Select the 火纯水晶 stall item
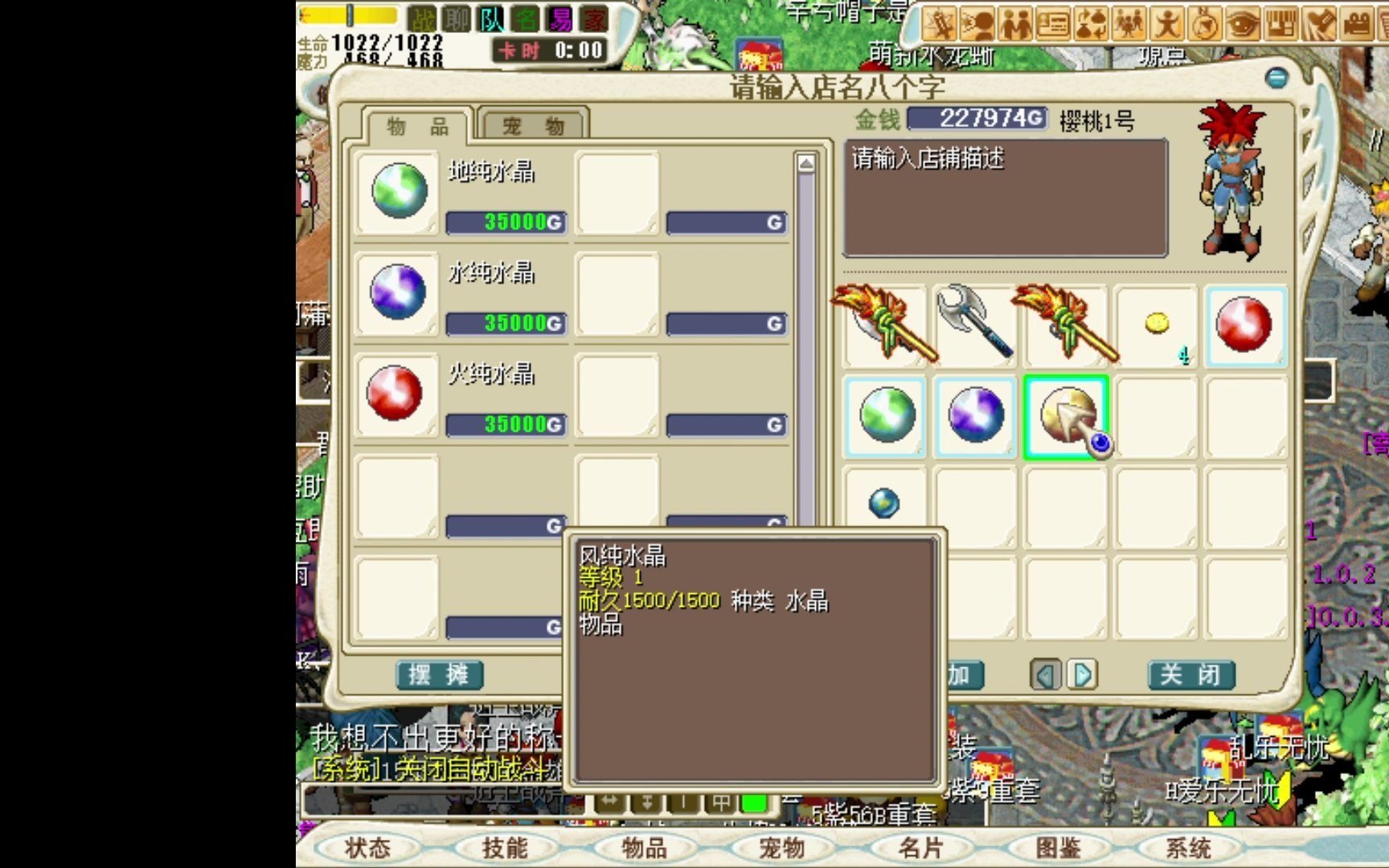The height and width of the screenshot is (868, 1389). (395, 394)
